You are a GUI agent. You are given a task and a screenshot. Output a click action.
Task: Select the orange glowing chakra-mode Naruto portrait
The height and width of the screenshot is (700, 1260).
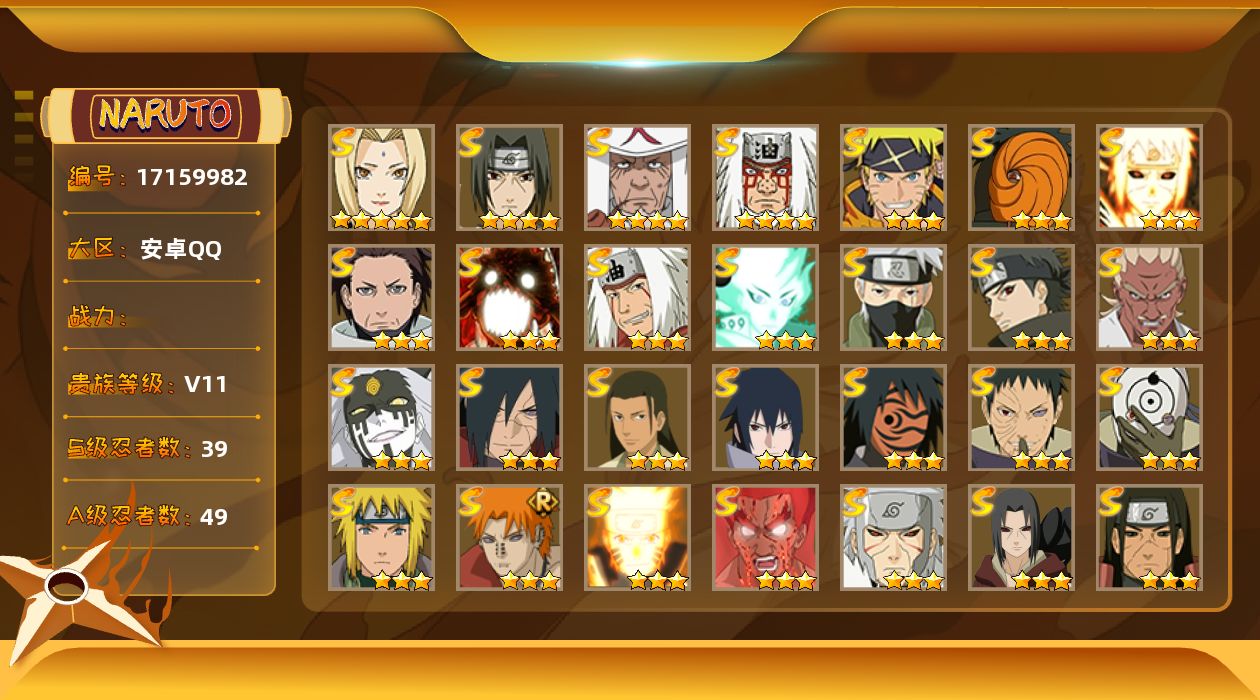coord(637,537)
